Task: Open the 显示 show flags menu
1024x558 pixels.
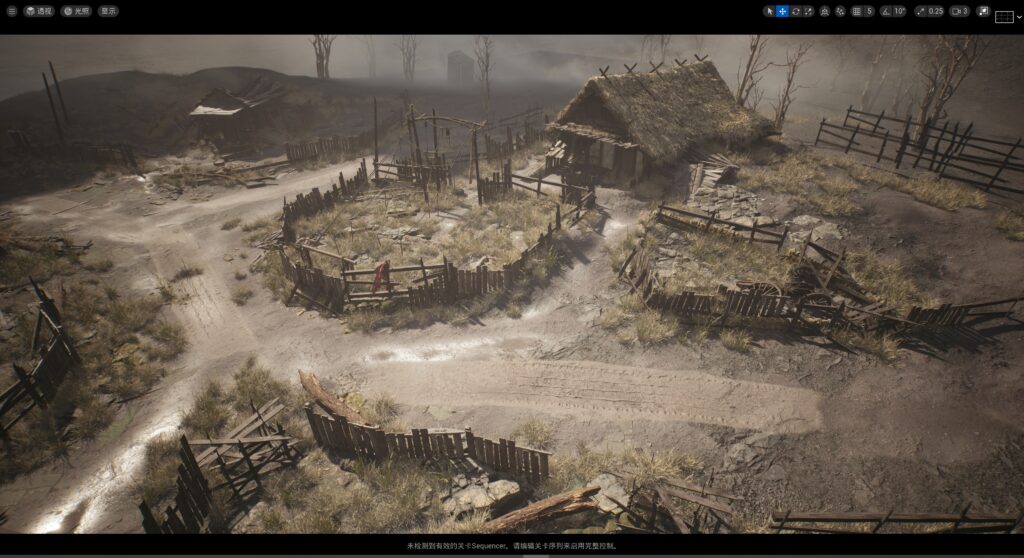Action: pos(108,11)
